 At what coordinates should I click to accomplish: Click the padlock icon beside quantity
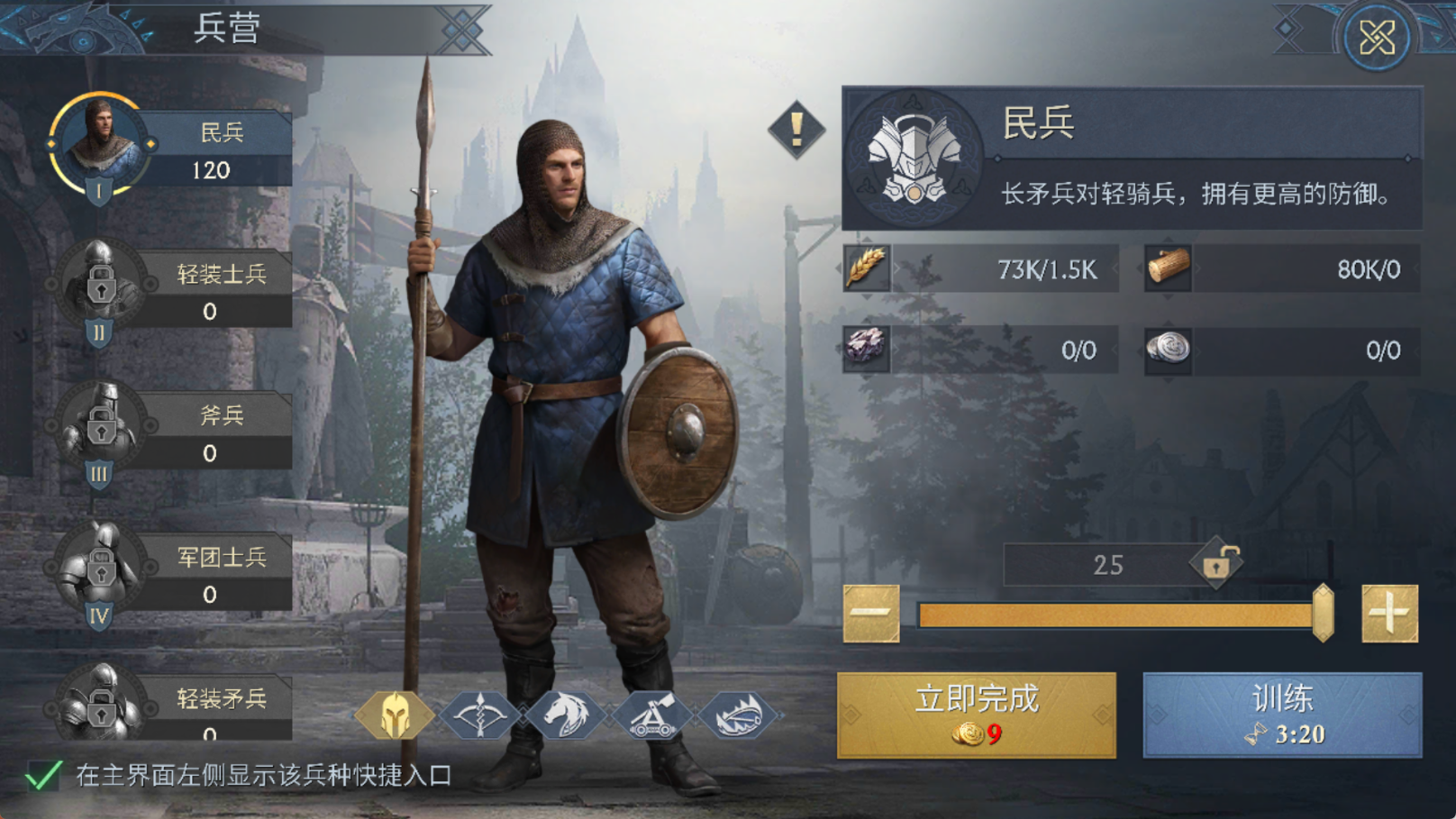click(1216, 563)
